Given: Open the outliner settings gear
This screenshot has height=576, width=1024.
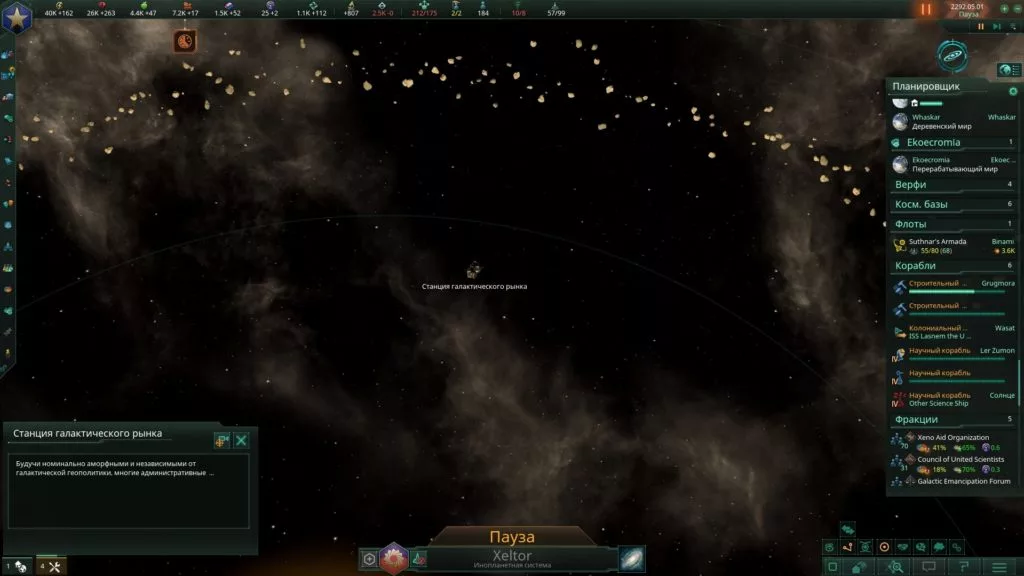Looking at the screenshot, I should click(x=1013, y=91).
